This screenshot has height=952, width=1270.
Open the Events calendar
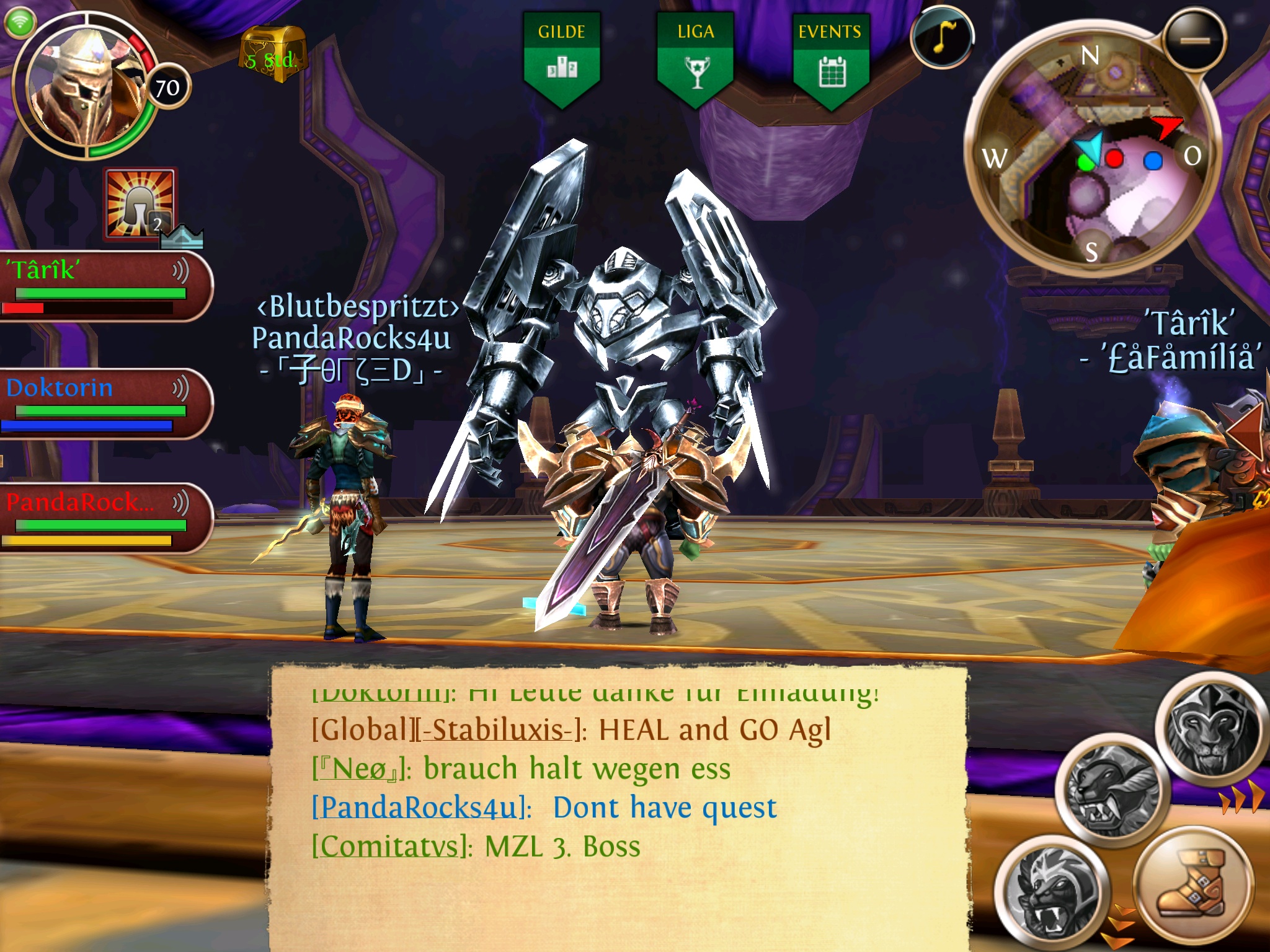(x=830, y=58)
